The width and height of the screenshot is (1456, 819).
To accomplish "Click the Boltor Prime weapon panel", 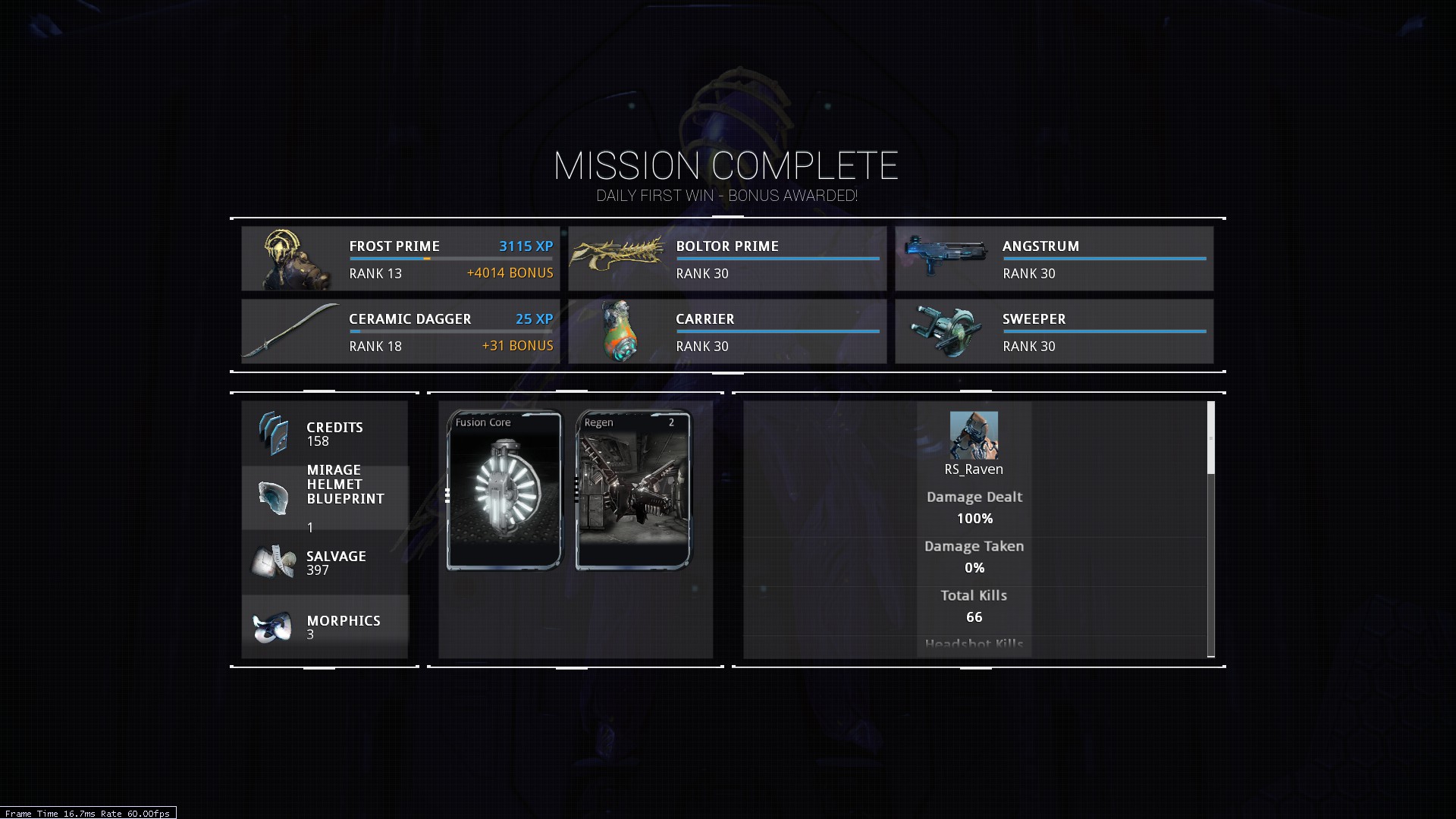I will (x=727, y=259).
